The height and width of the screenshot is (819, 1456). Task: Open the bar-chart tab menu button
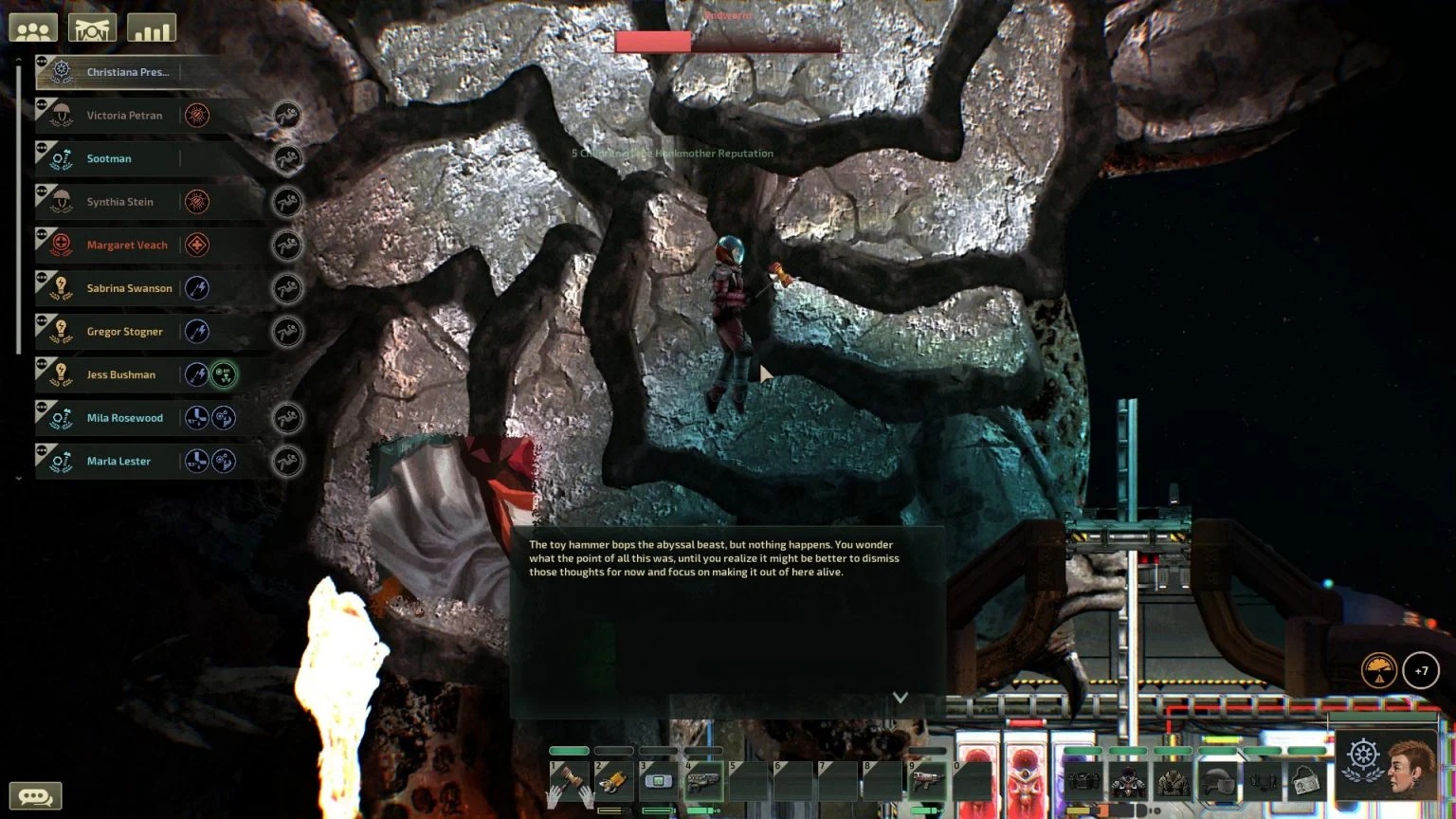tap(151, 28)
